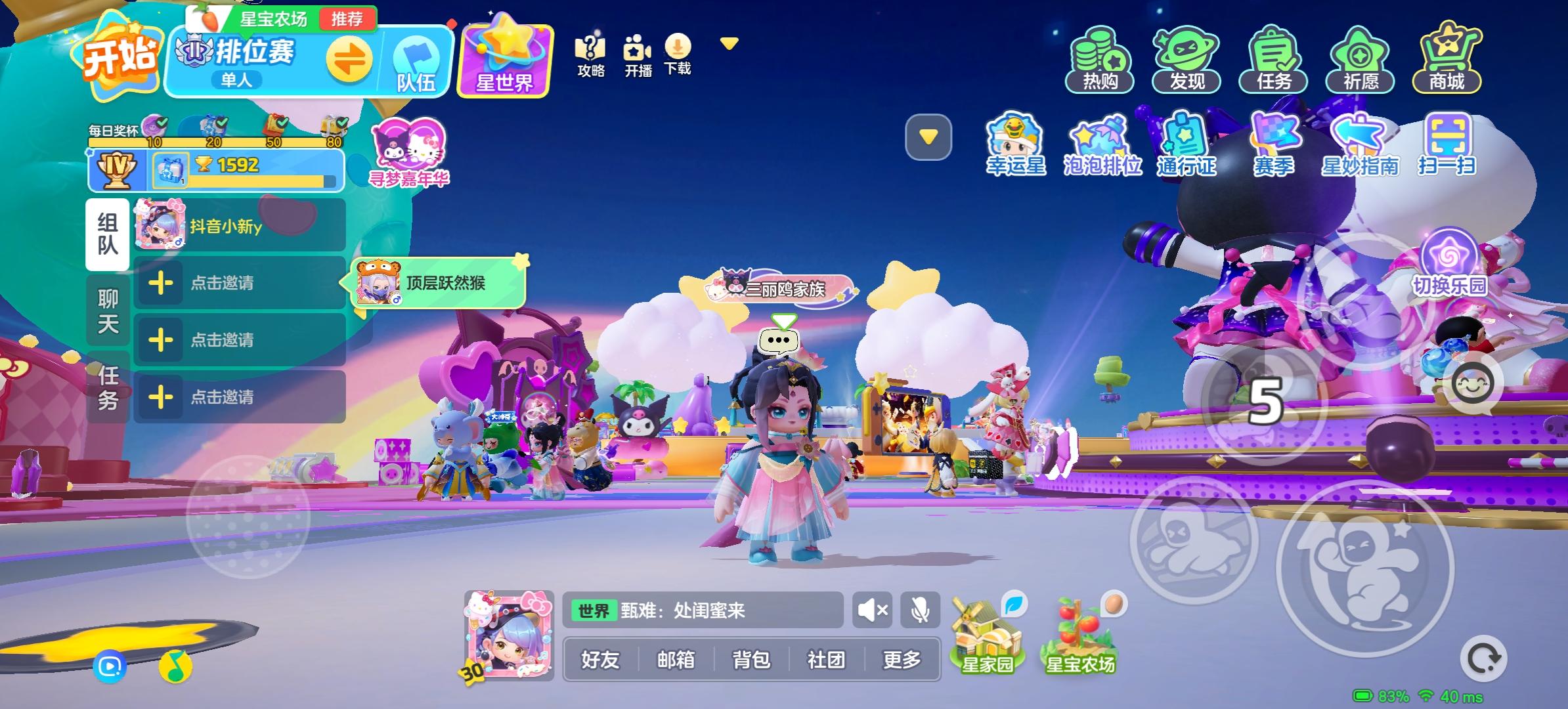Collapse the right icon row arrow
1568x709 pixels.
coord(928,136)
